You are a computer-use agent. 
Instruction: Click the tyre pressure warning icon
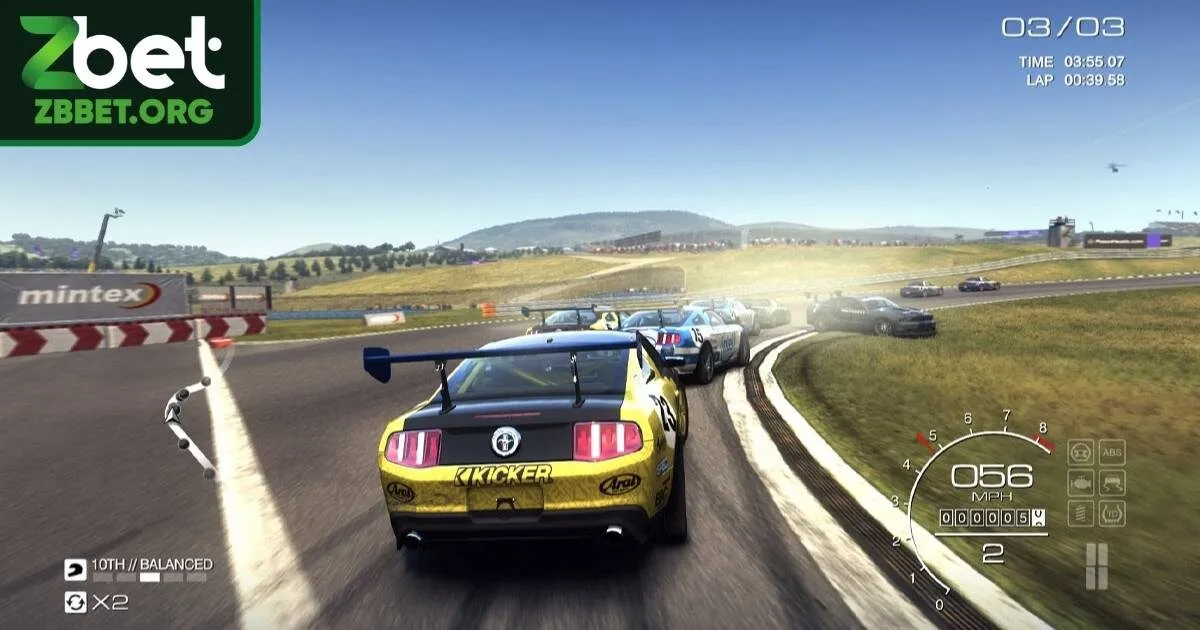pos(1112,514)
